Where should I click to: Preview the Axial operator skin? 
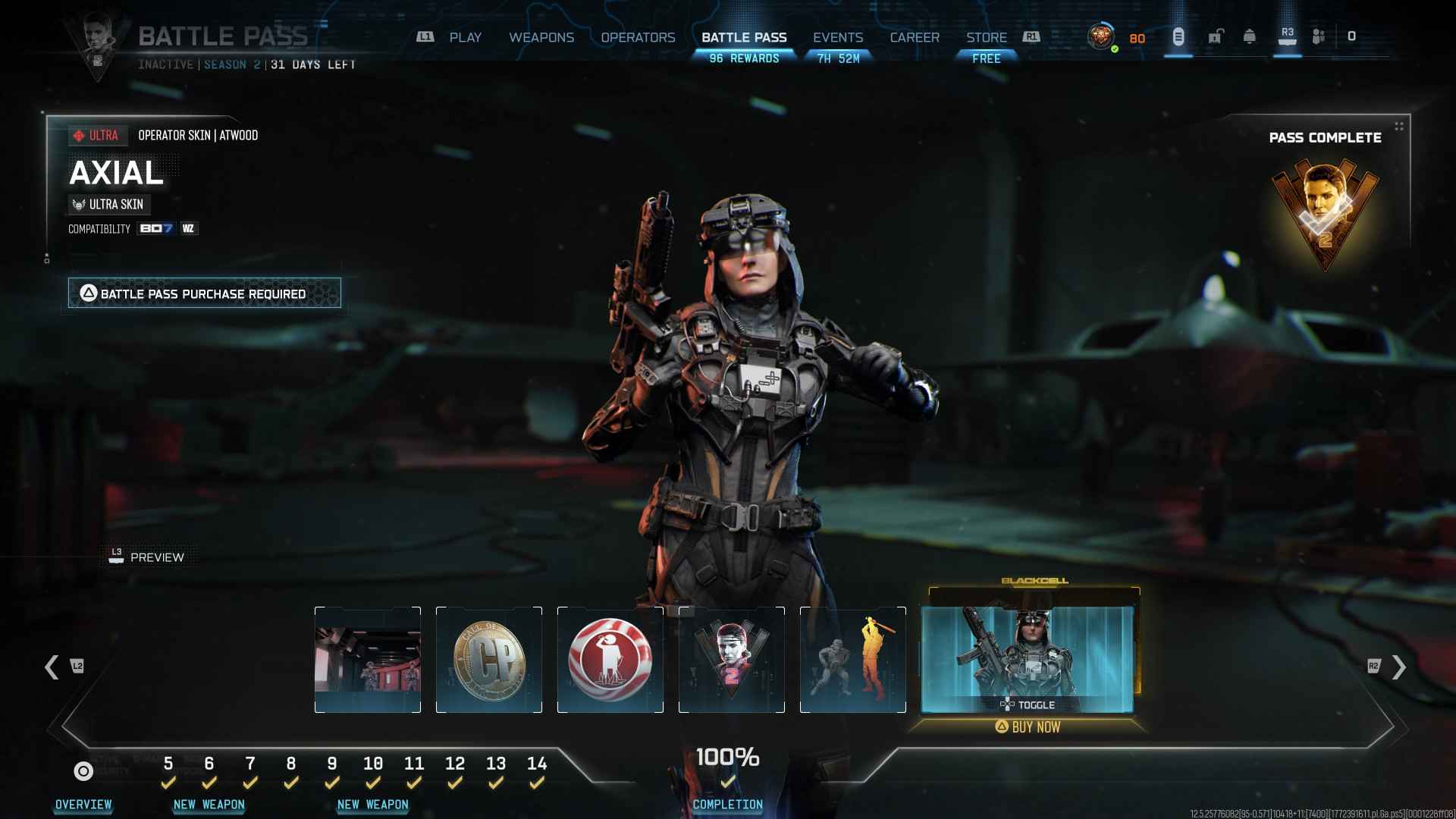pos(147,557)
